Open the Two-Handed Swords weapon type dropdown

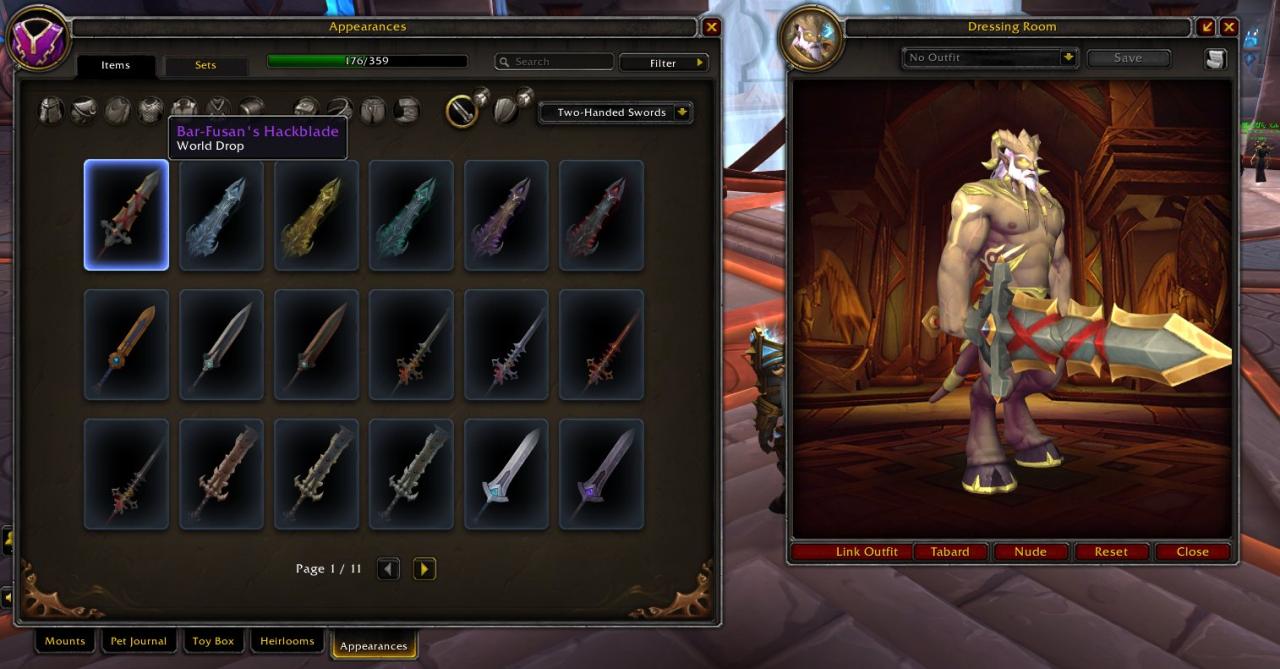click(x=615, y=113)
